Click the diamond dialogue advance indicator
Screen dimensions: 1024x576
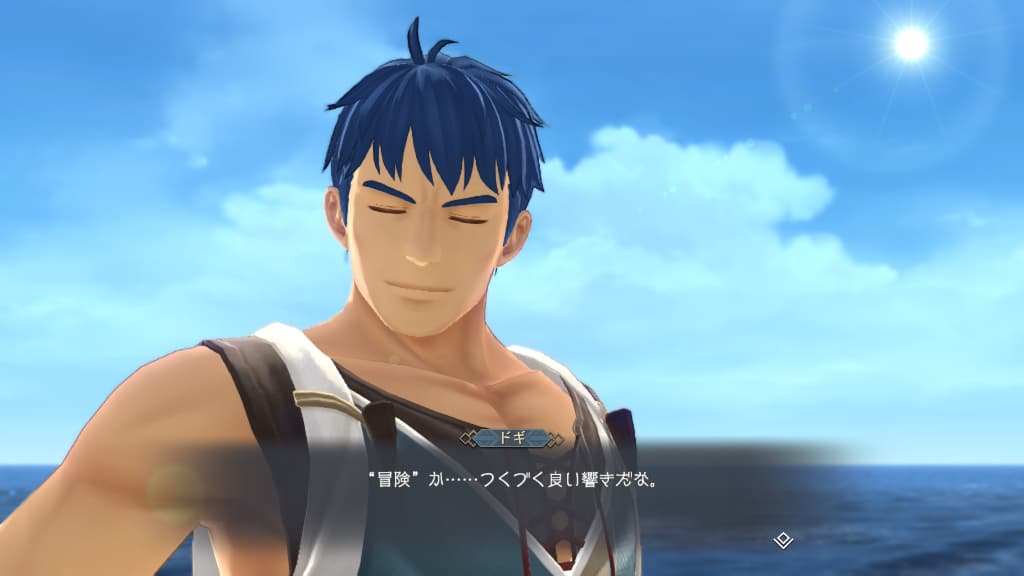pyautogui.click(x=784, y=540)
